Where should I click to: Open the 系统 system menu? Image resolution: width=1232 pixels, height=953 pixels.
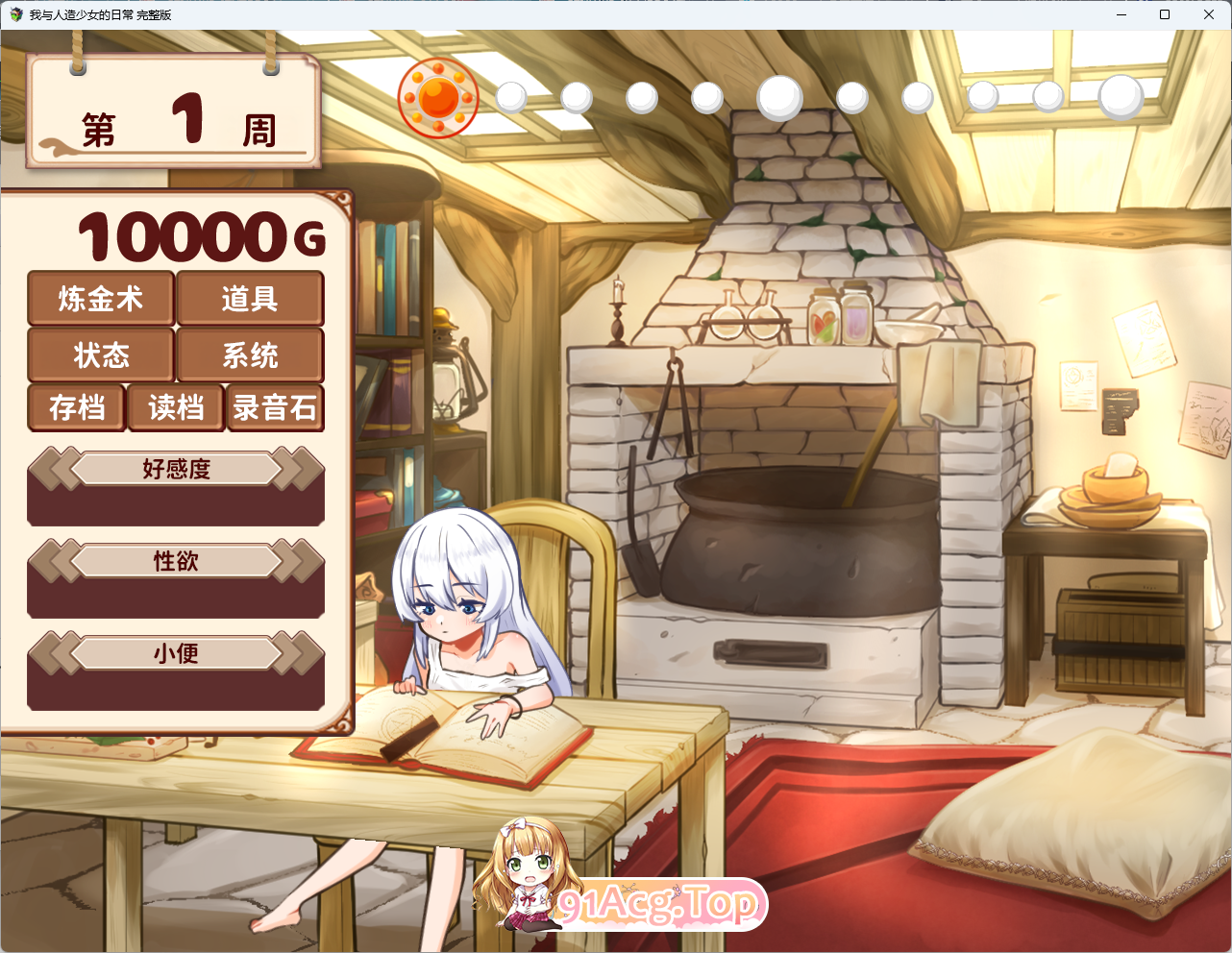click(x=250, y=355)
